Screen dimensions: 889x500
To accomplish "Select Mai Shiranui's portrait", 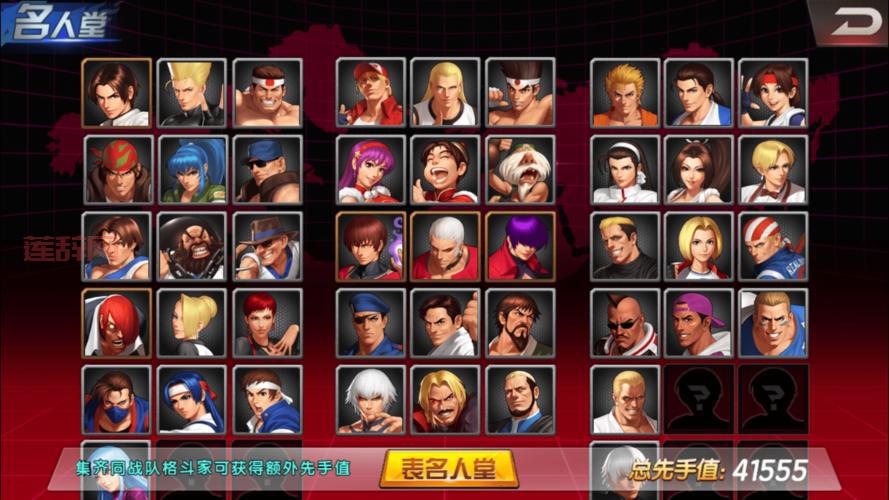I will 699,169.
